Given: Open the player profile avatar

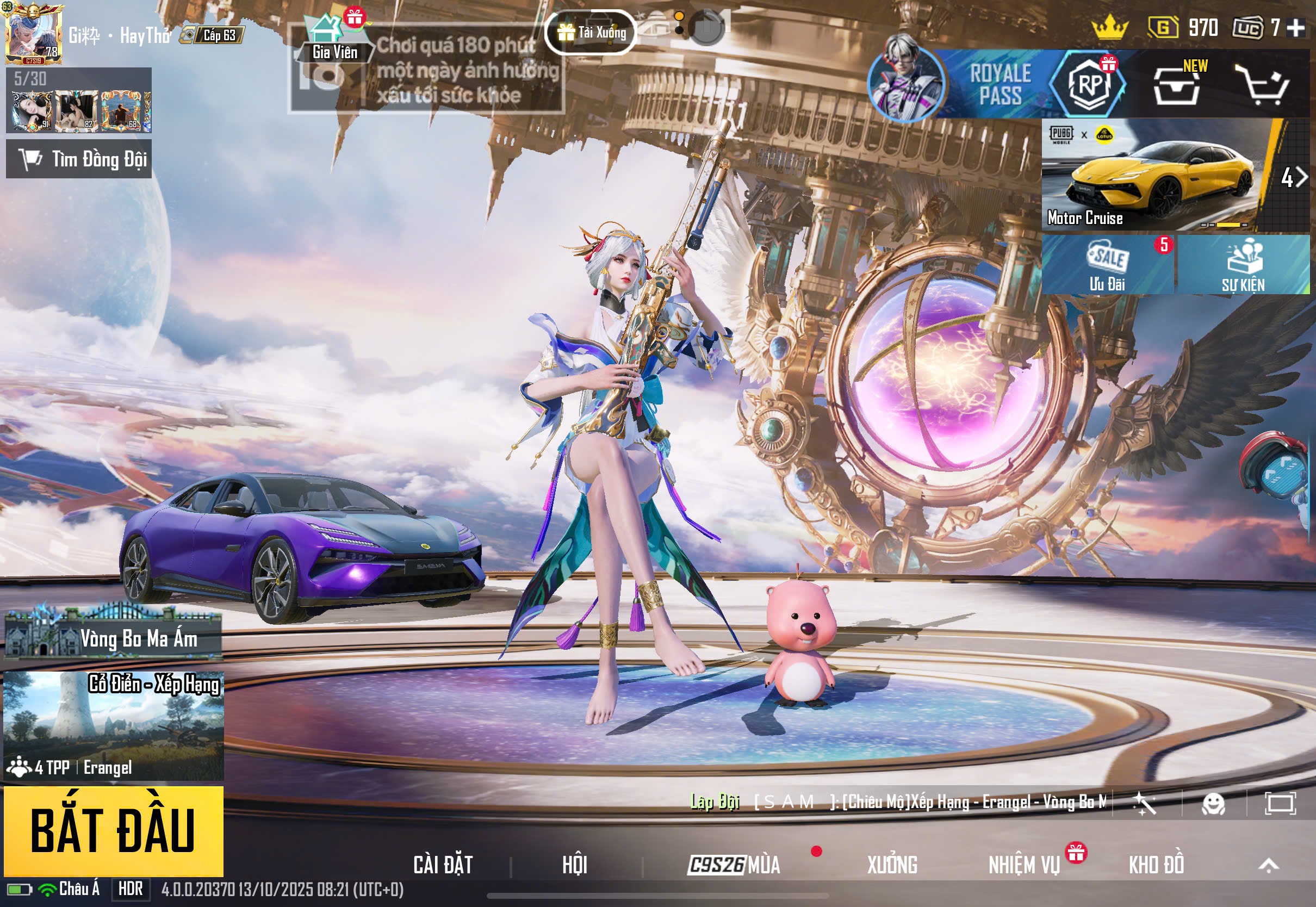Looking at the screenshot, I should [x=33, y=35].
